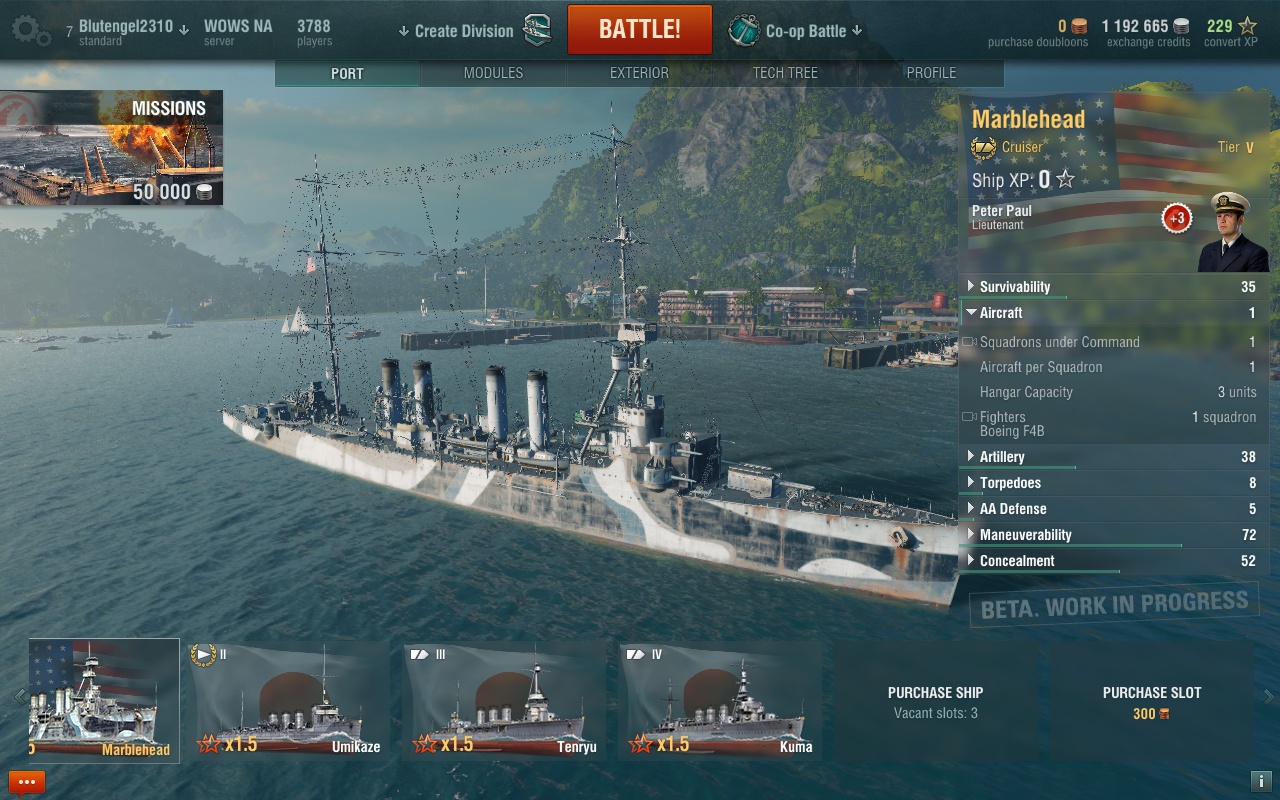Select the Kuma cruiser card

(x=718, y=700)
